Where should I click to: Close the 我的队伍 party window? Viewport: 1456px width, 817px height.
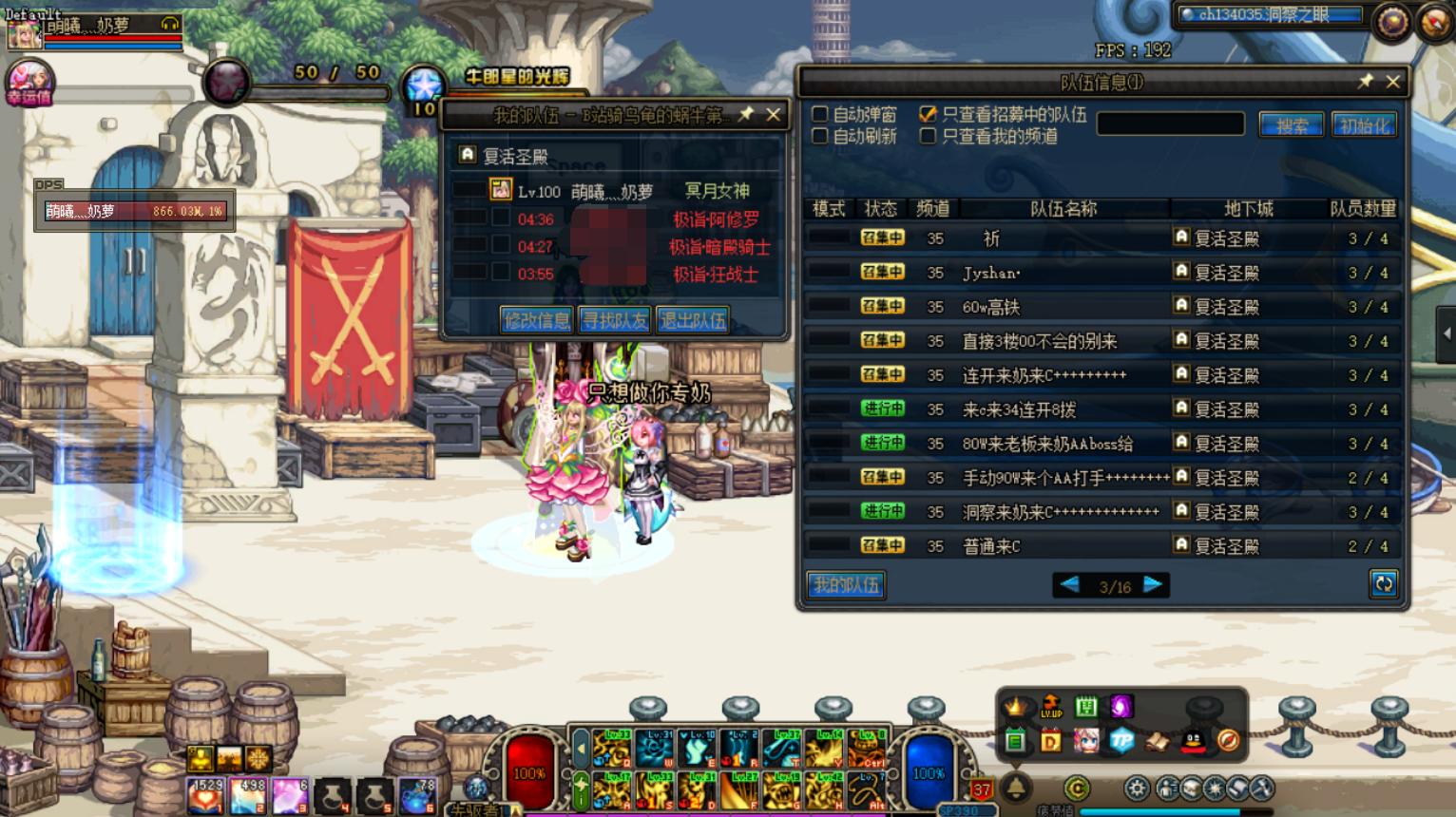pos(774,115)
